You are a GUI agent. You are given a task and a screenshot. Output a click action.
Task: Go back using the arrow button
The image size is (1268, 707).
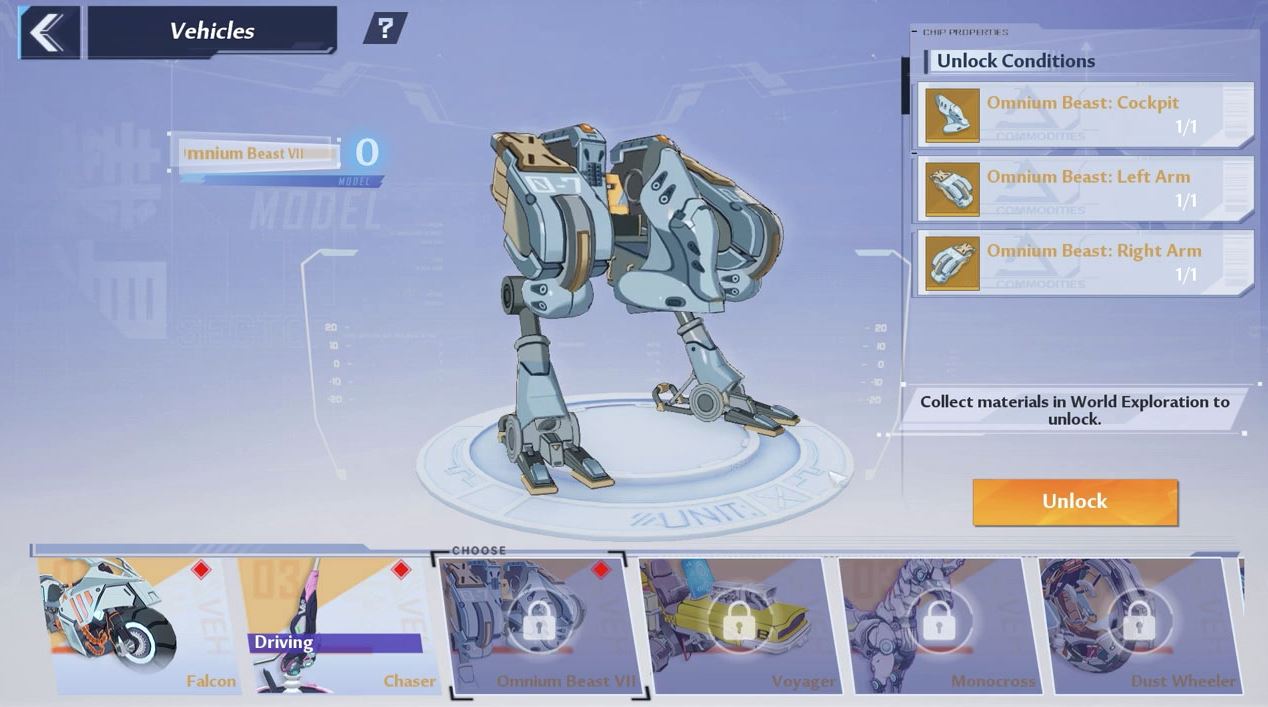tap(48, 32)
